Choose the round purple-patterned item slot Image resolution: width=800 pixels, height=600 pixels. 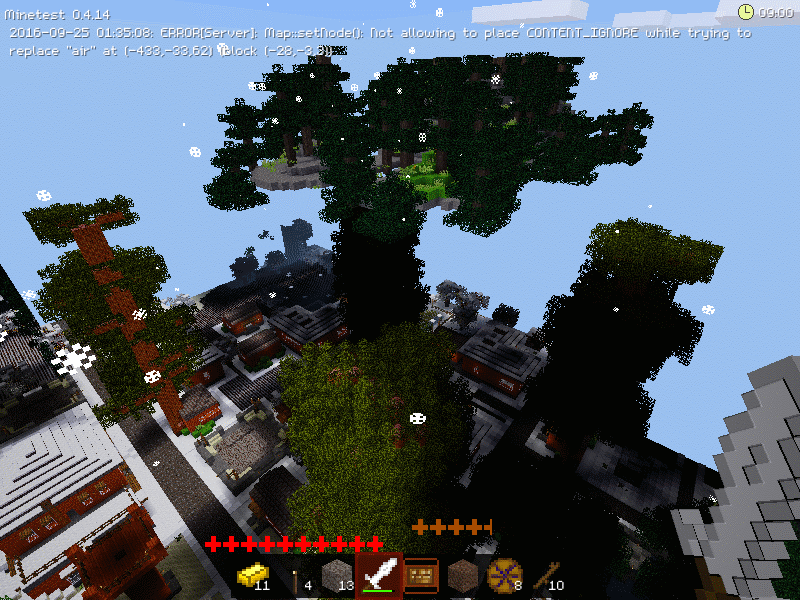[505, 575]
